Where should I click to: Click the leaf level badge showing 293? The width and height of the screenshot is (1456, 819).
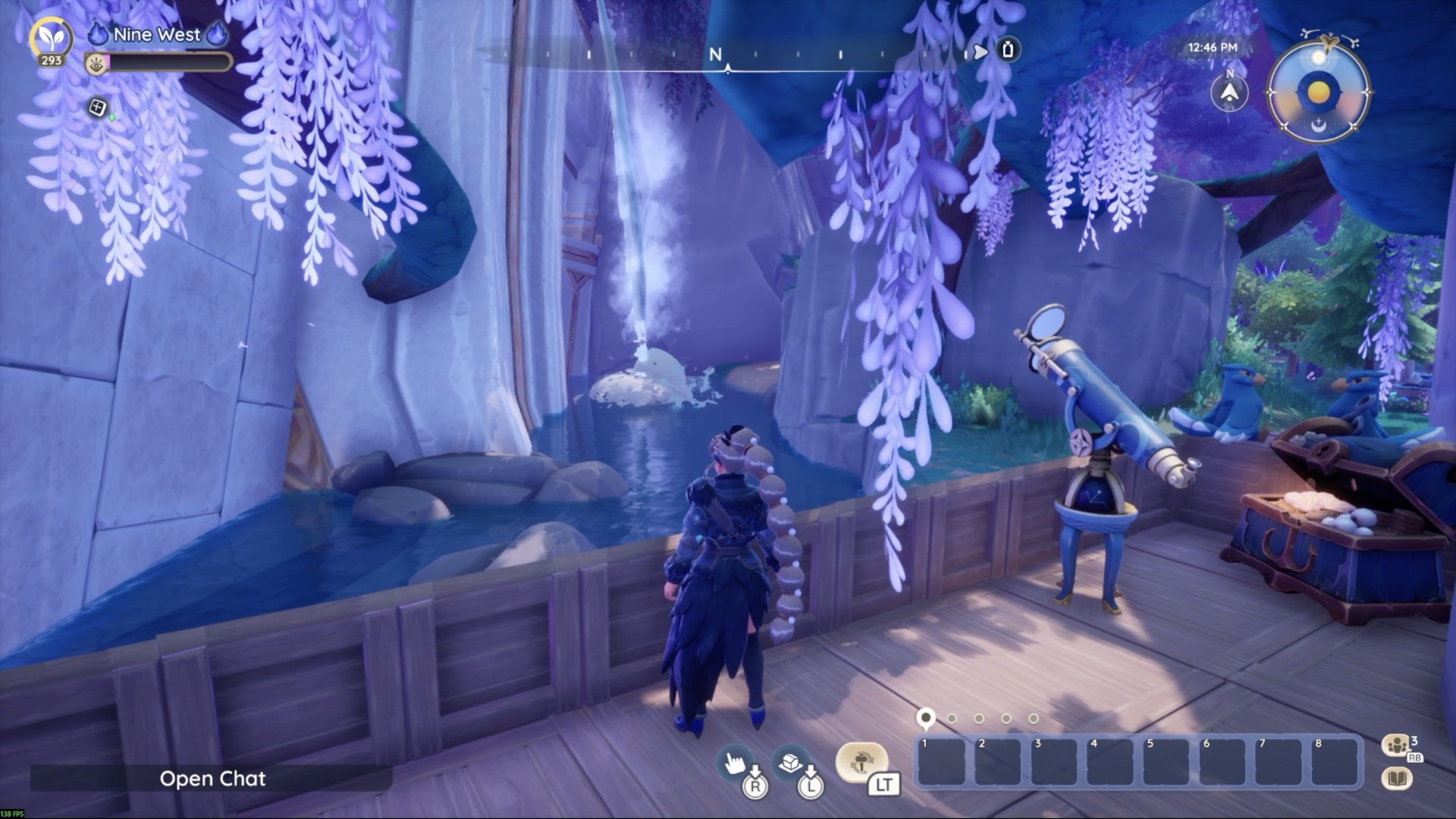[51, 41]
